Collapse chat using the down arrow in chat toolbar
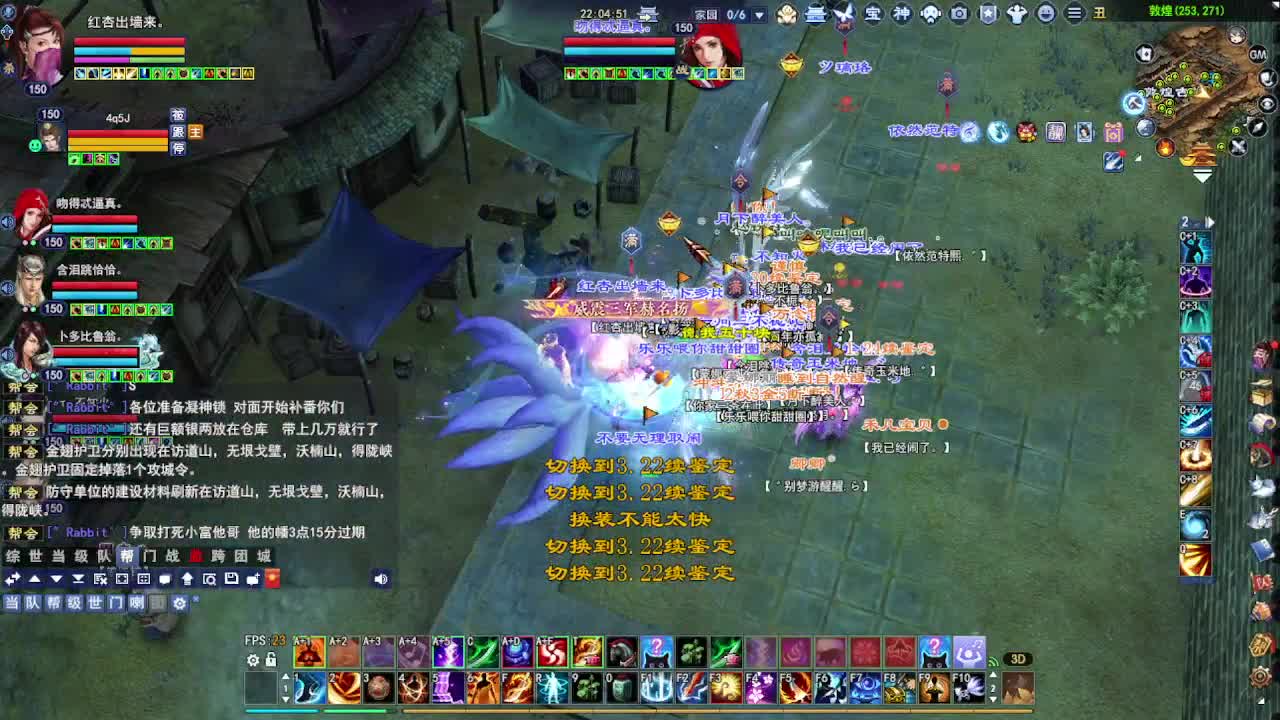The height and width of the screenshot is (720, 1280). (56, 578)
